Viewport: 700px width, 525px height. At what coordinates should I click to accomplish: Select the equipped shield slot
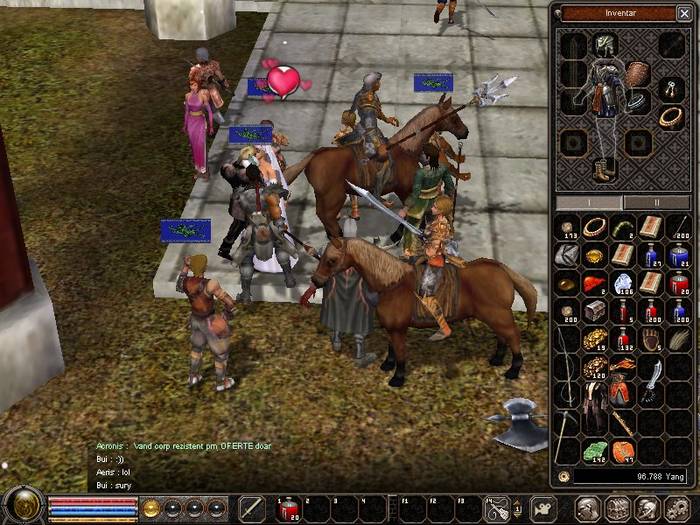click(x=637, y=75)
